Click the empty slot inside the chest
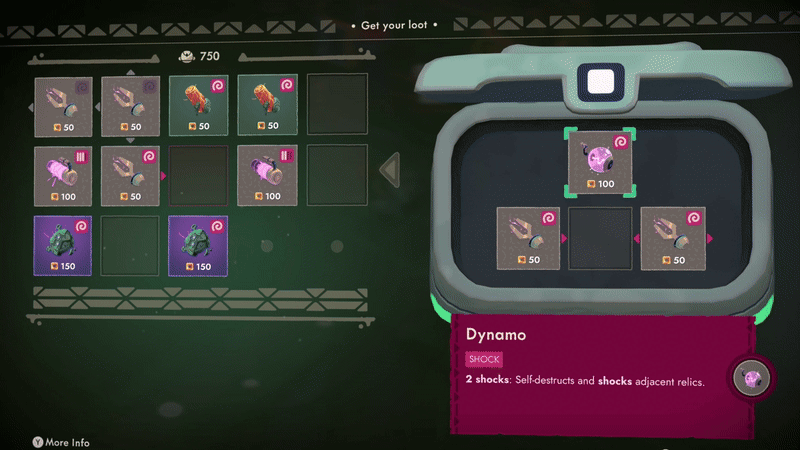The image size is (800, 450). click(600, 238)
